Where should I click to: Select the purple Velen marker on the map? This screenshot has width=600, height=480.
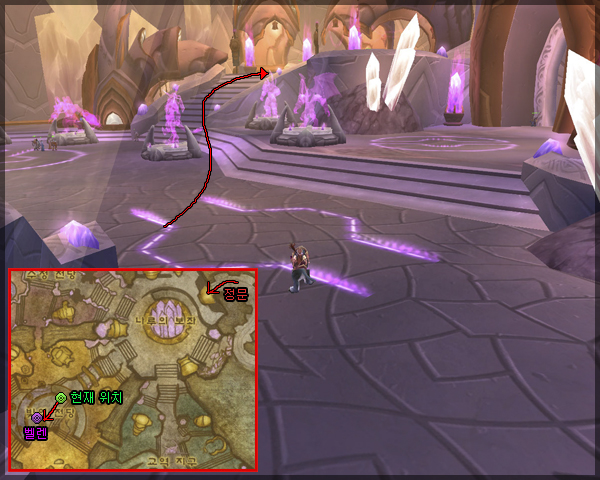click(37, 417)
